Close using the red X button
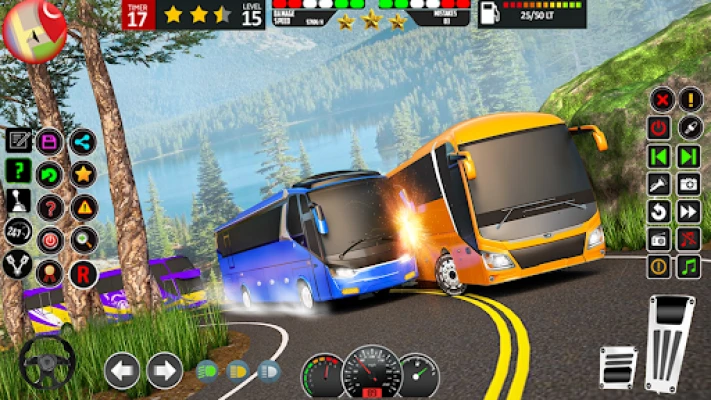The height and width of the screenshot is (400, 711). pyautogui.click(x=660, y=100)
